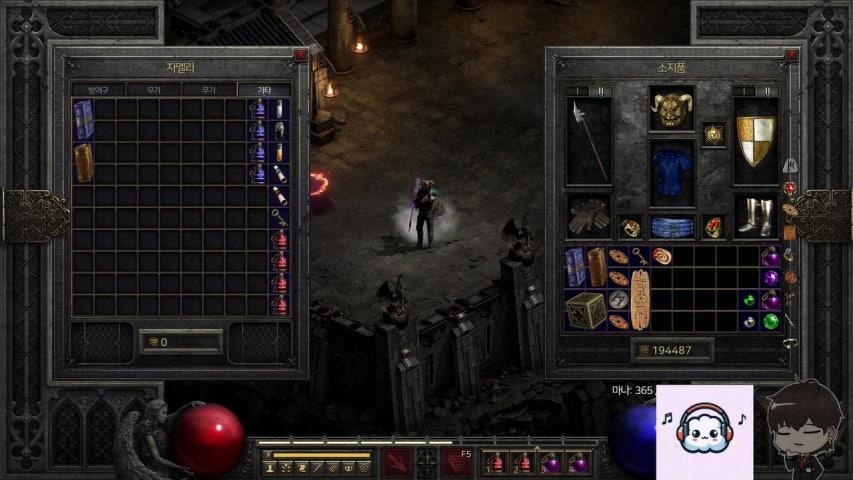Select the equipped blue belt
This screenshot has width=853, height=480.
tap(671, 226)
